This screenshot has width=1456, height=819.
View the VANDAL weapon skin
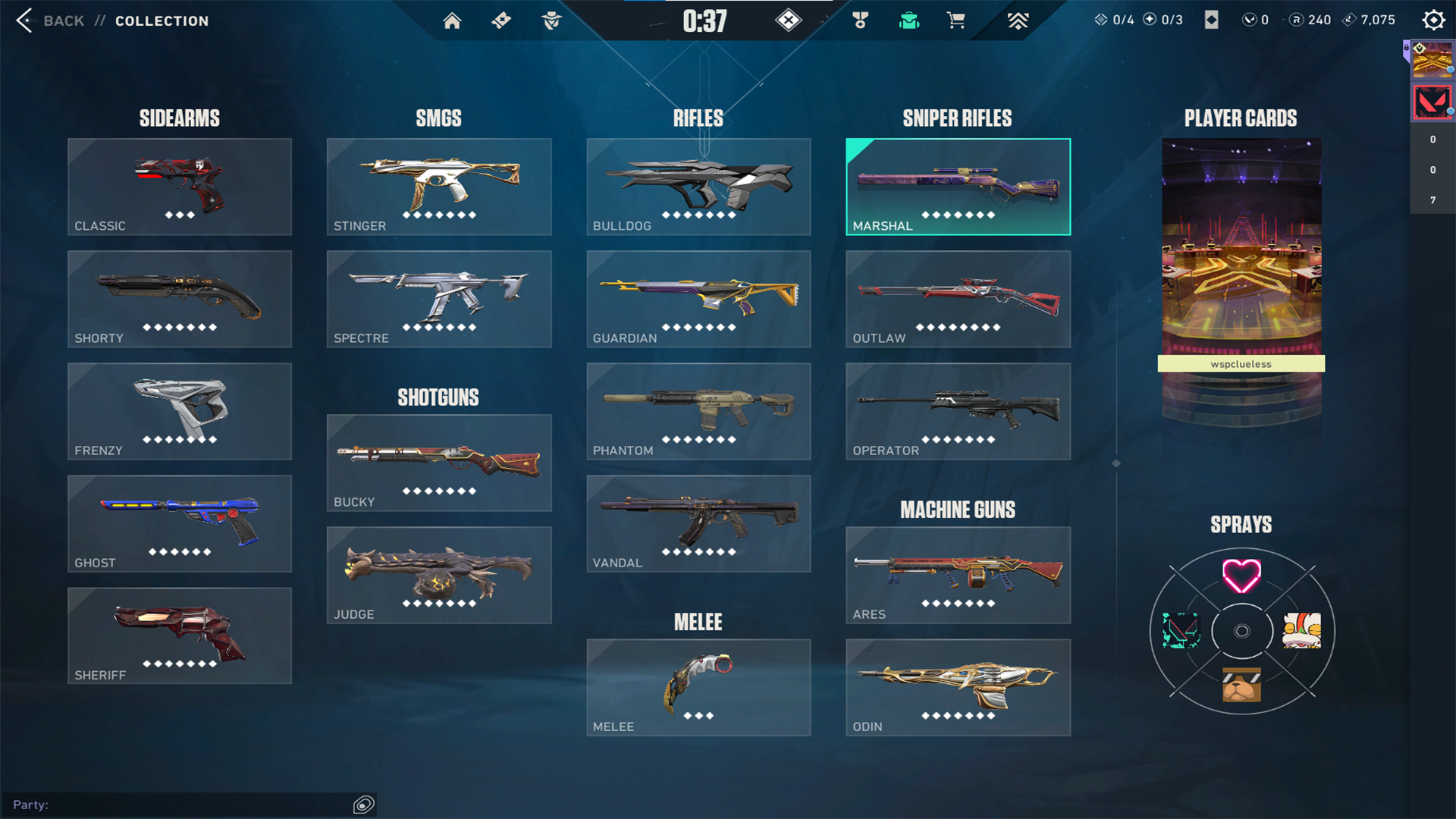click(698, 523)
